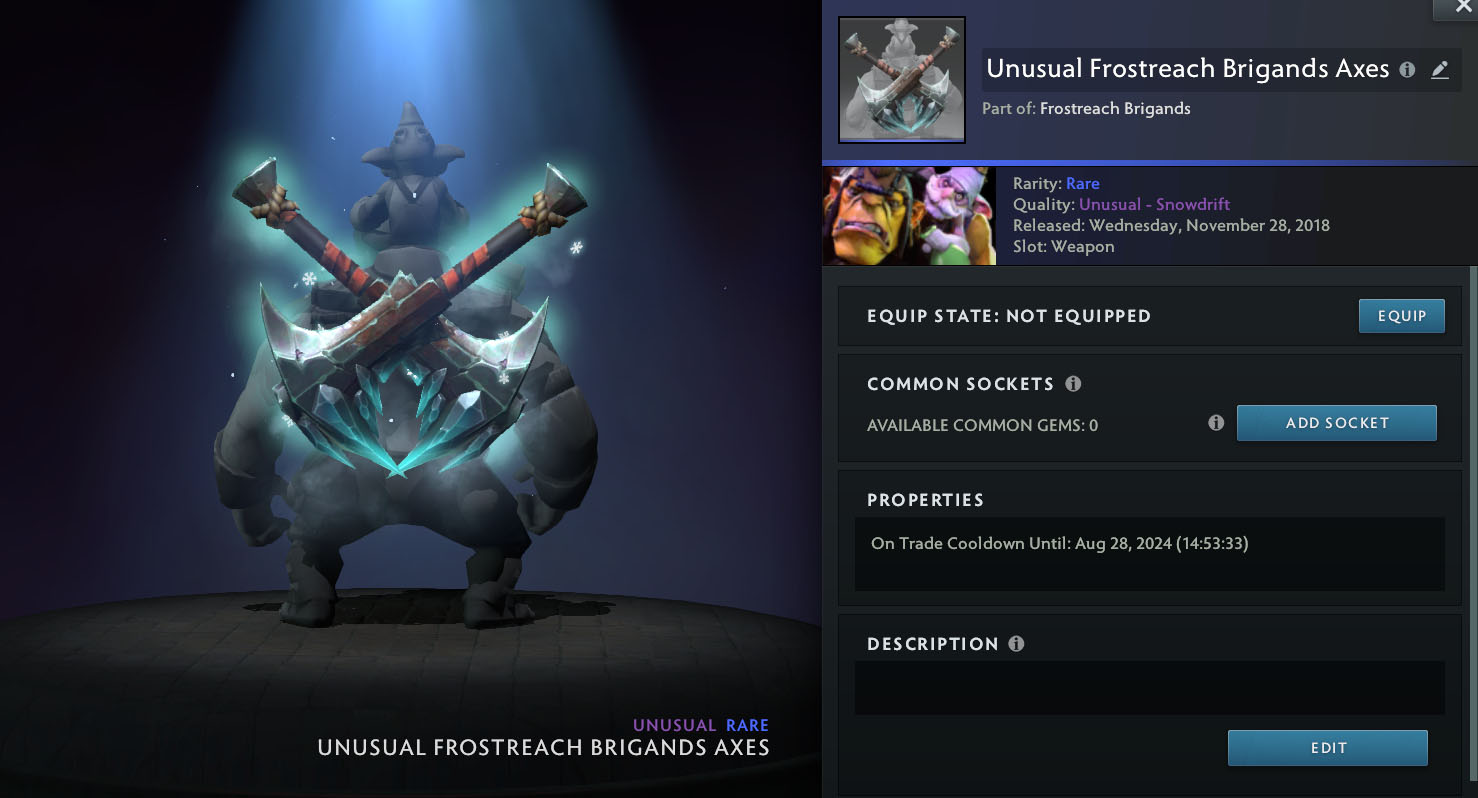Equip the Frostreach Brigands Axes
This screenshot has height=798, width=1478.
(x=1401, y=316)
